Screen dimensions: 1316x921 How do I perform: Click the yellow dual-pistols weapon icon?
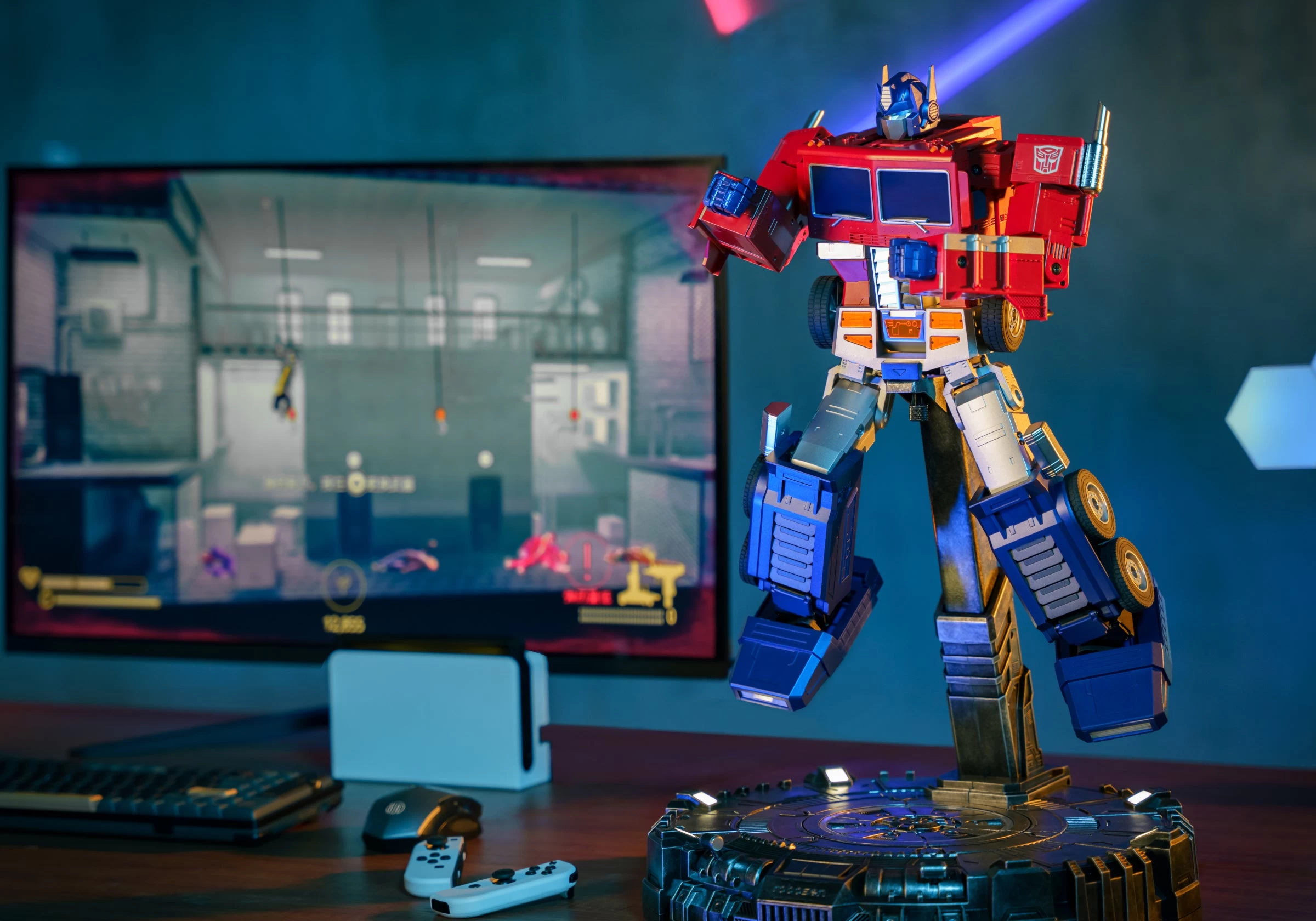pyautogui.click(x=651, y=583)
